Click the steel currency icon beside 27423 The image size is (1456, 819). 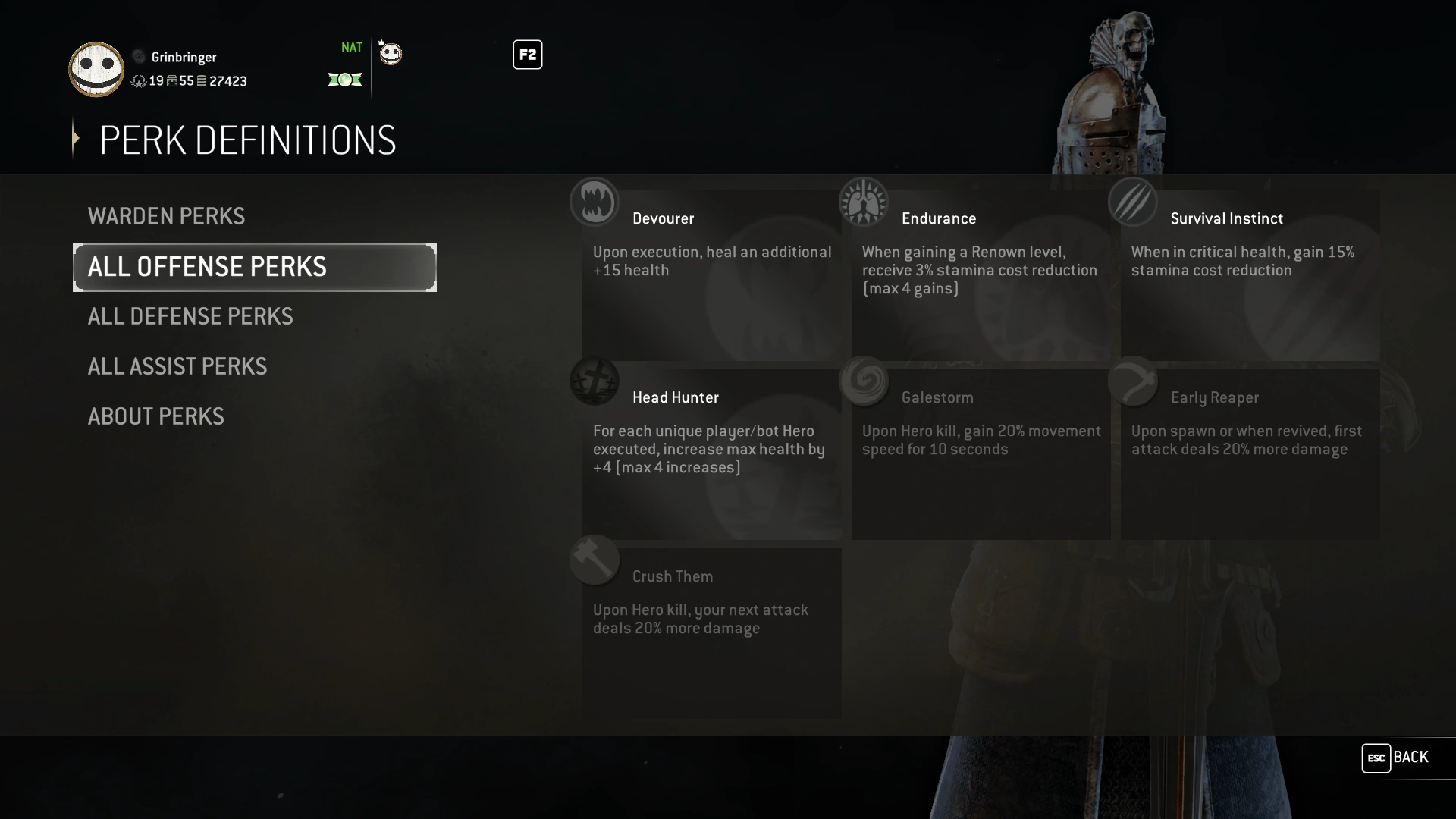[200, 81]
